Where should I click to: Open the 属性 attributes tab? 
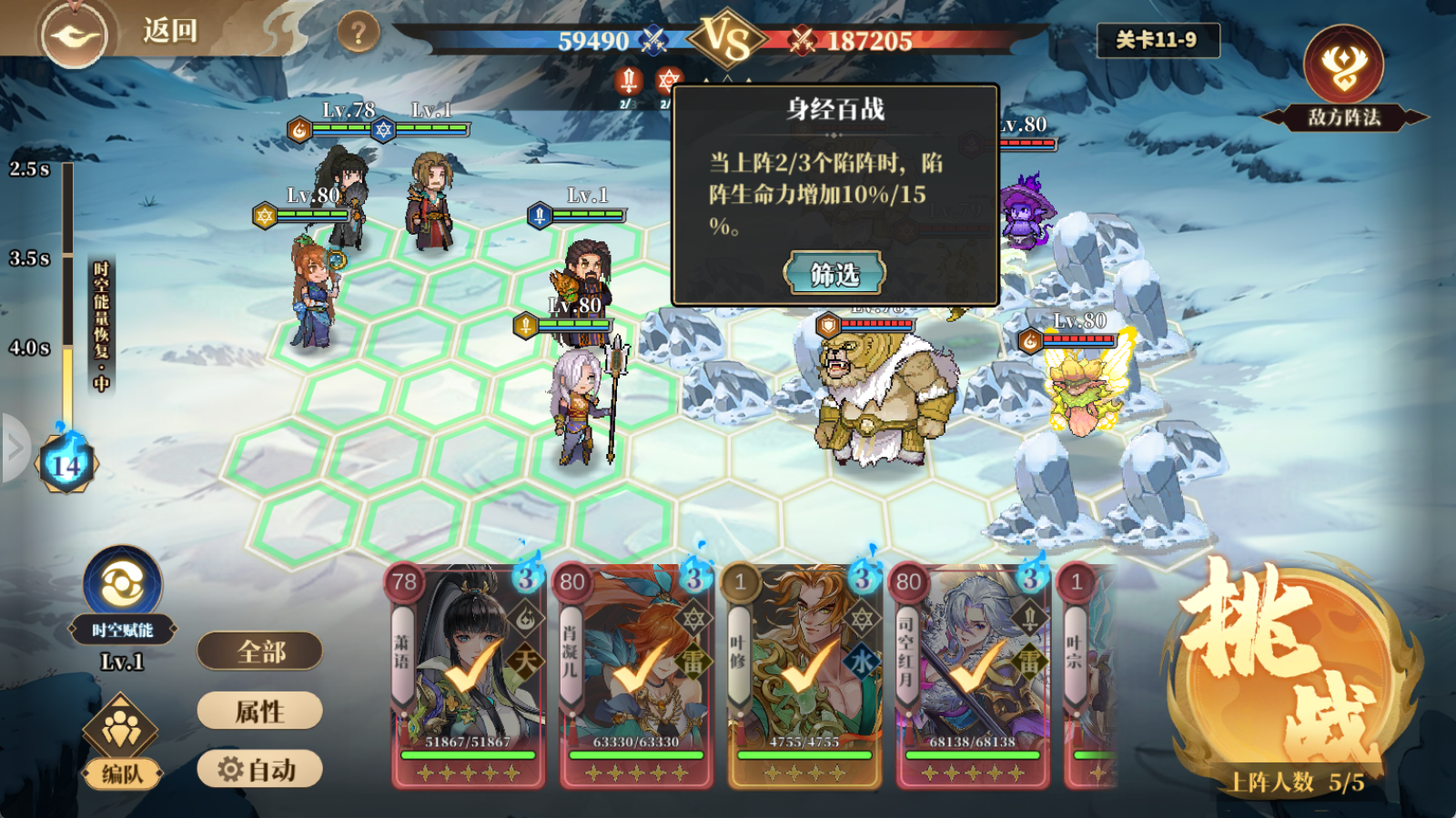[x=260, y=712]
